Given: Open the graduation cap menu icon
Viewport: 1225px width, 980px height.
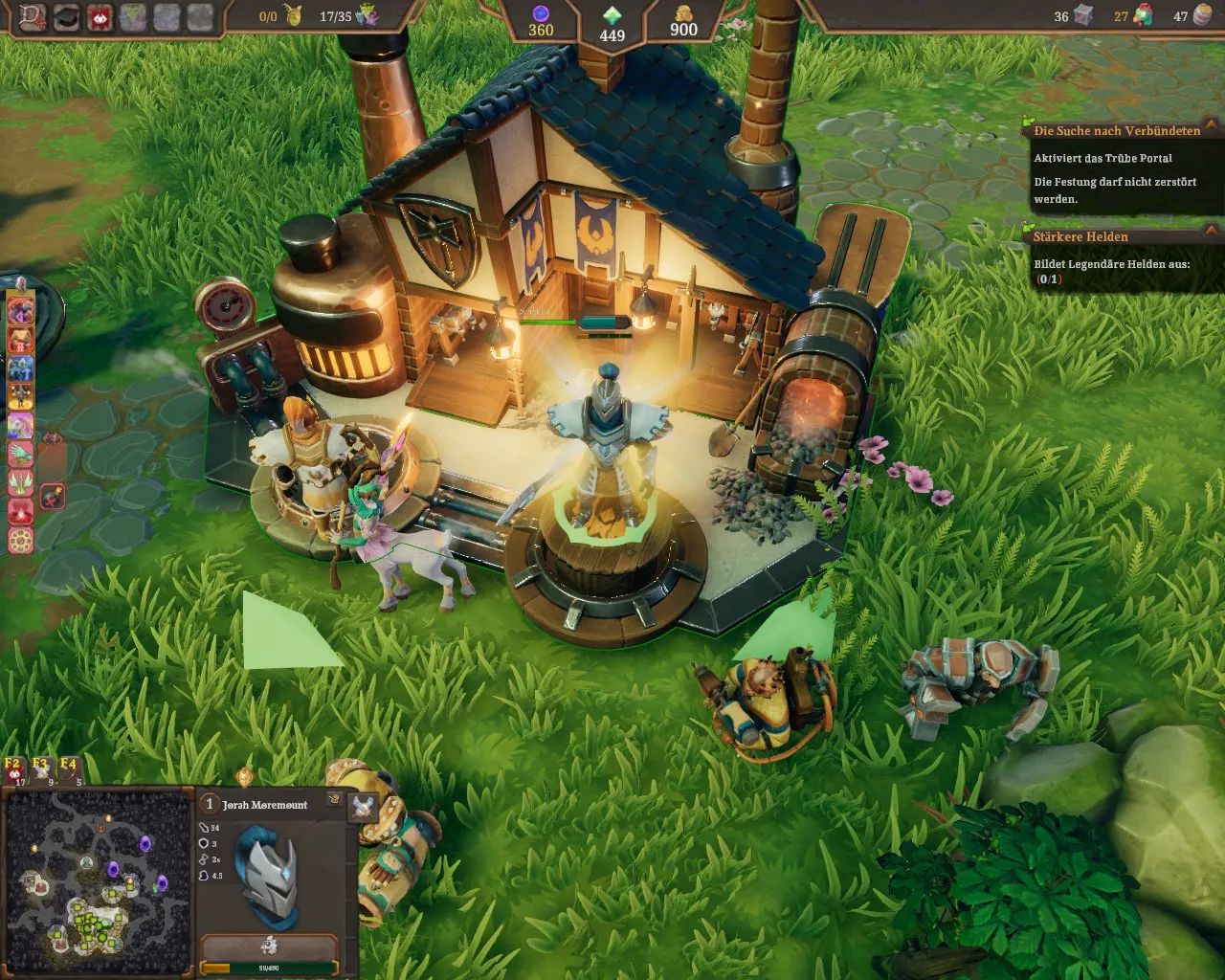Looking at the screenshot, I should [x=66, y=16].
